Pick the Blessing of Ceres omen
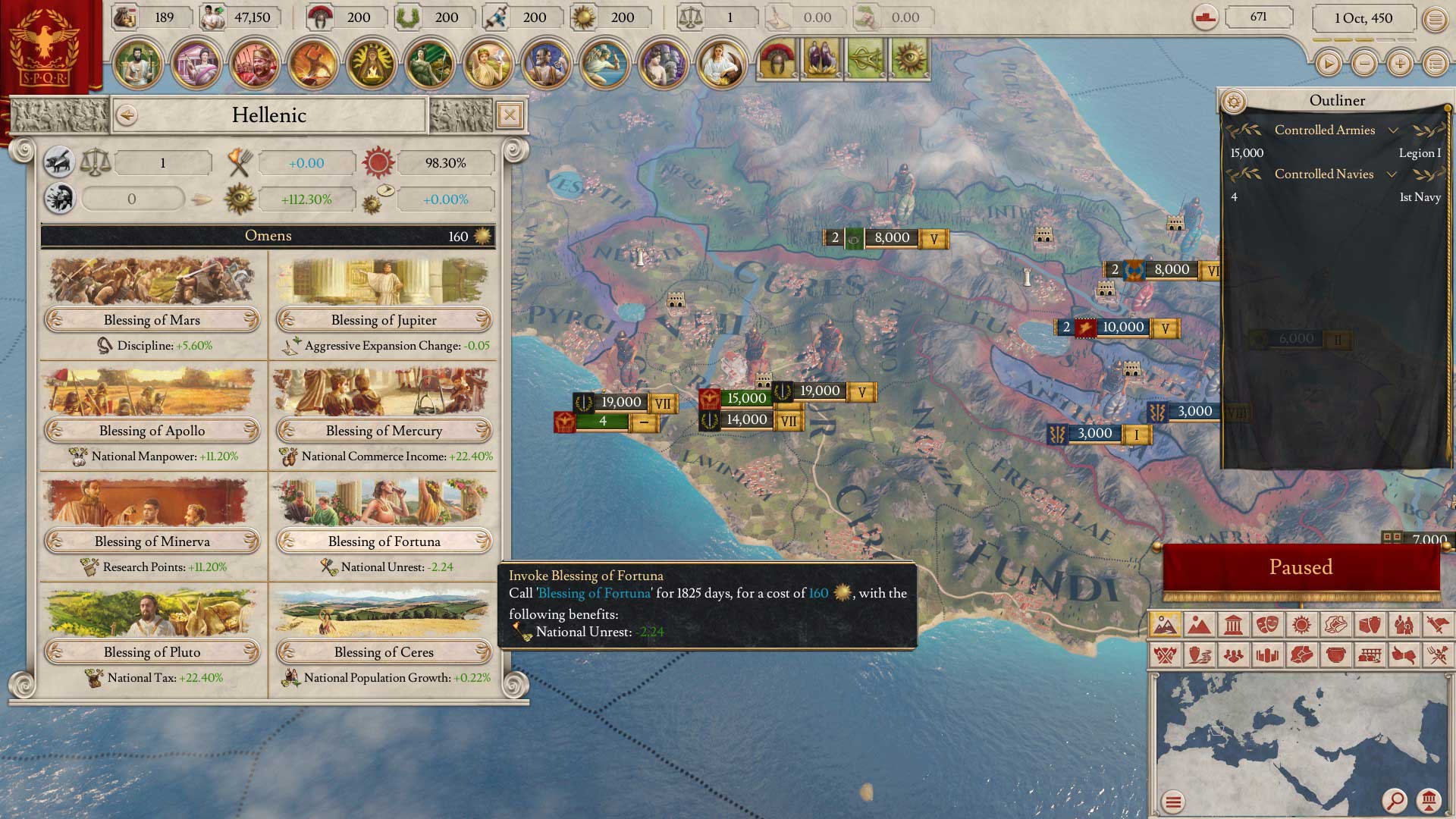Screen dimensions: 1456x819 coord(384,652)
